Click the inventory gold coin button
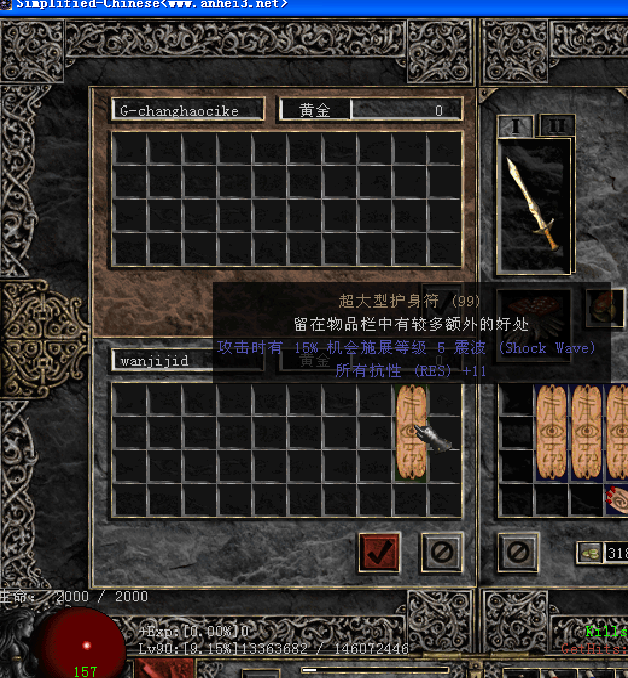628x678 pixels. 591,552
